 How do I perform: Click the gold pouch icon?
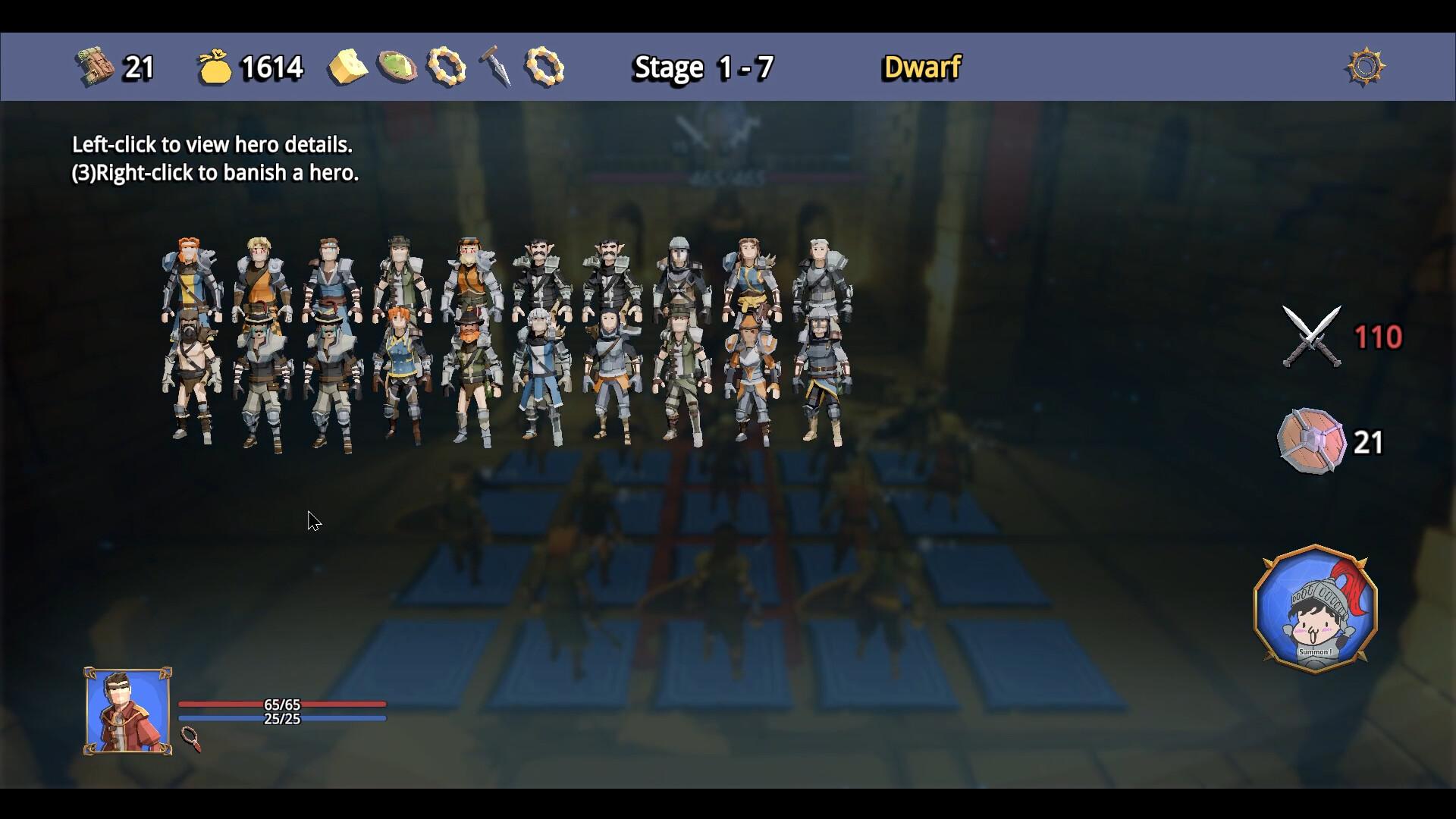[214, 67]
